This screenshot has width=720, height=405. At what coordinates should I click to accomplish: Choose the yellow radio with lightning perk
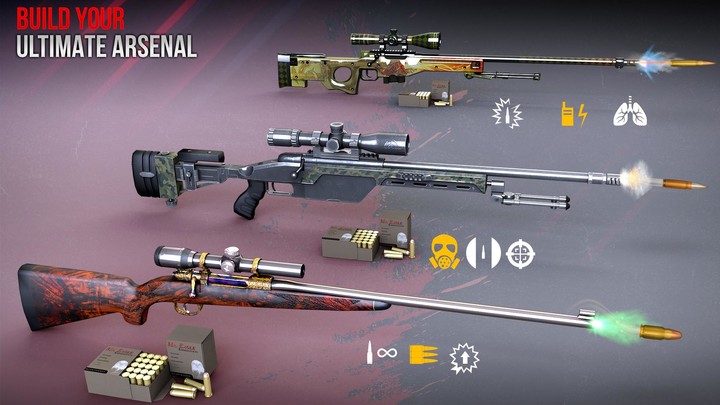point(572,113)
